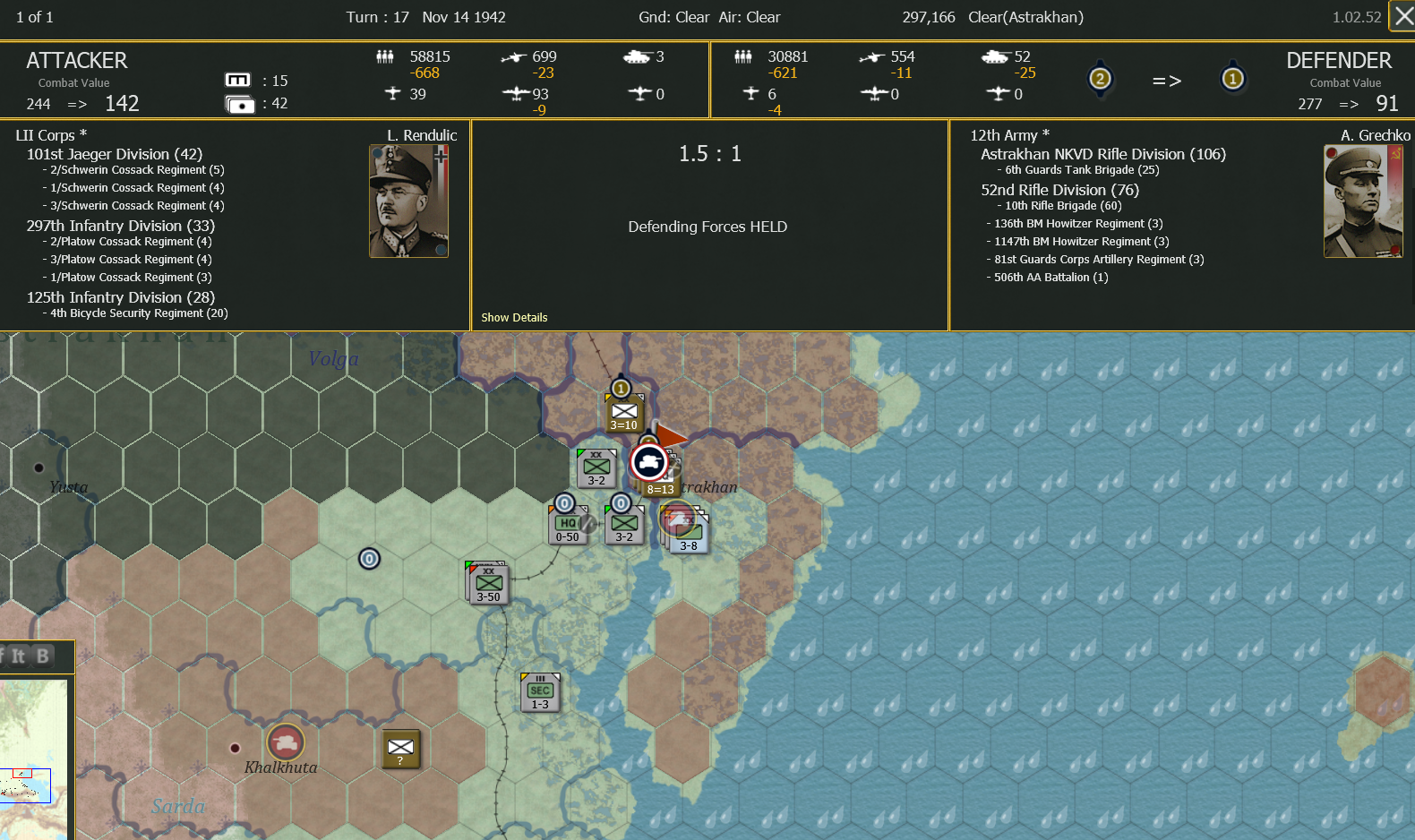Select the Soviet tank counter 8=13 at Astrakhan
Image resolution: width=1415 pixels, height=840 pixels.
tap(650, 462)
